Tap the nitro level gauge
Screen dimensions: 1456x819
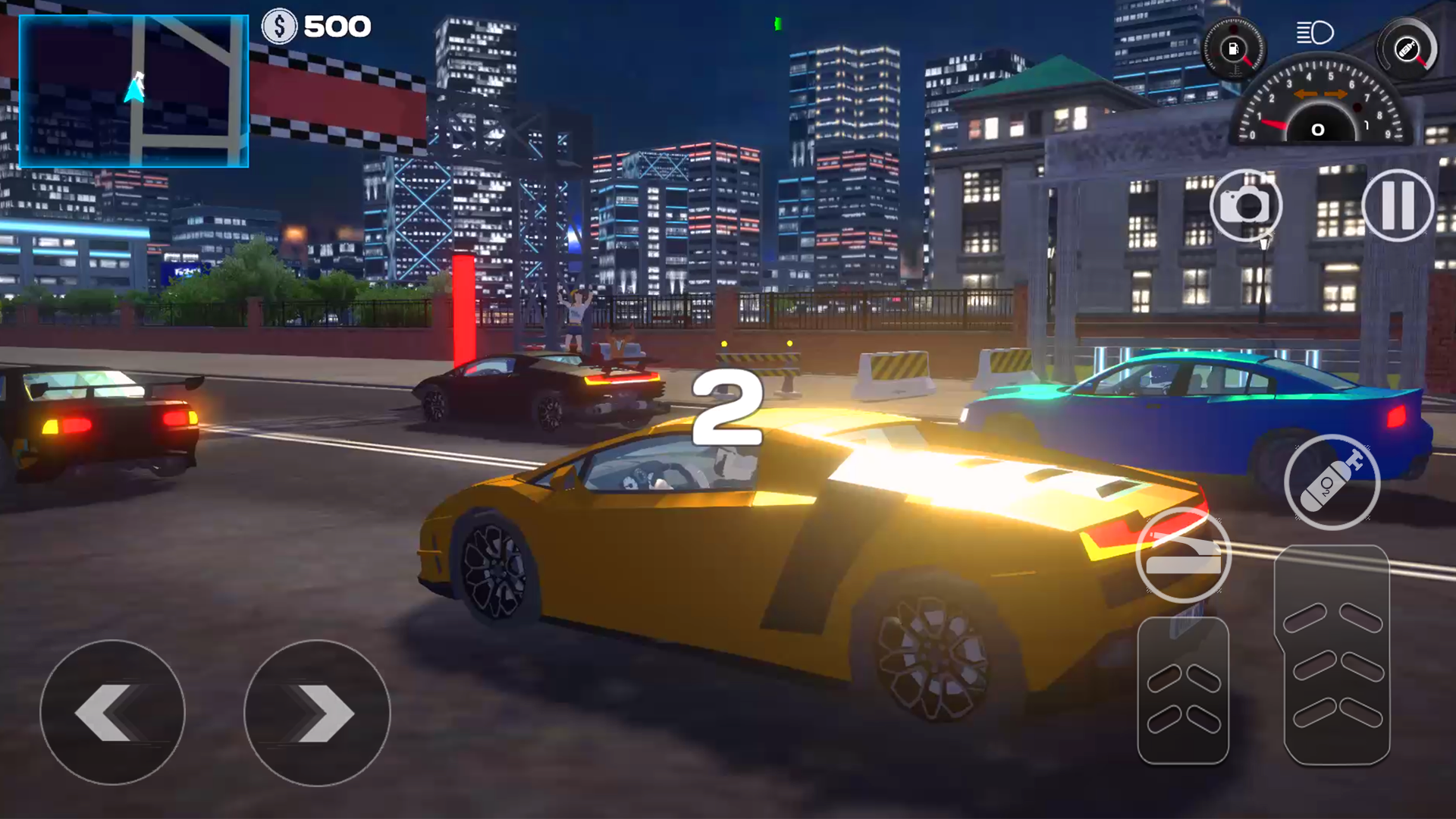(x=1405, y=48)
